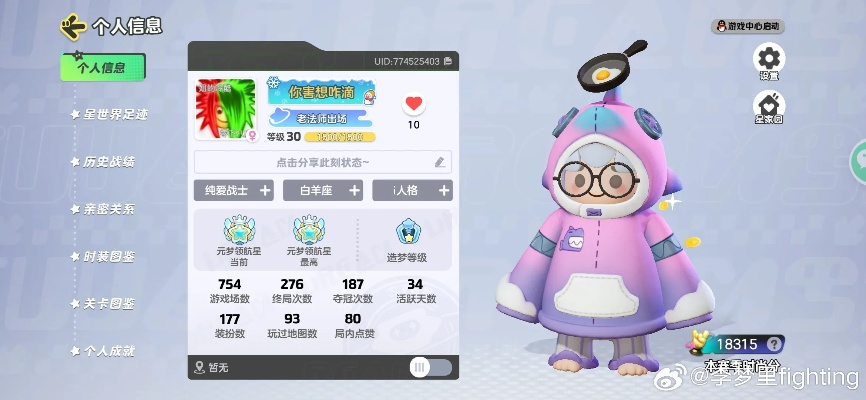Tap the red heart like button
The width and height of the screenshot is (866, 400).
coord(413,104)
